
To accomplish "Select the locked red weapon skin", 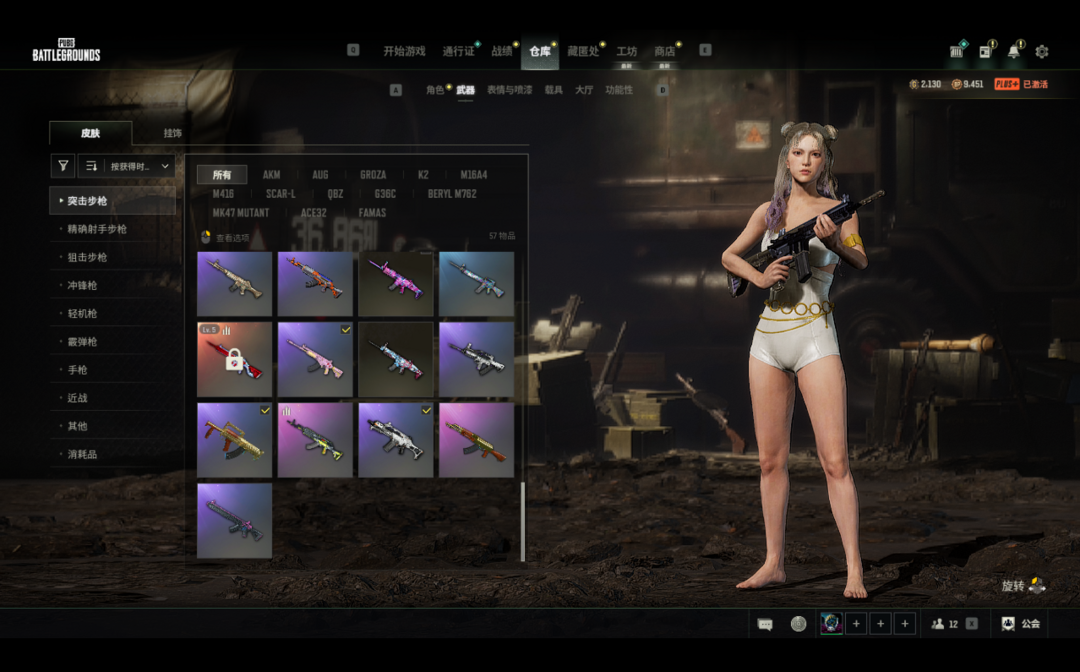I will tap(234, 359).
